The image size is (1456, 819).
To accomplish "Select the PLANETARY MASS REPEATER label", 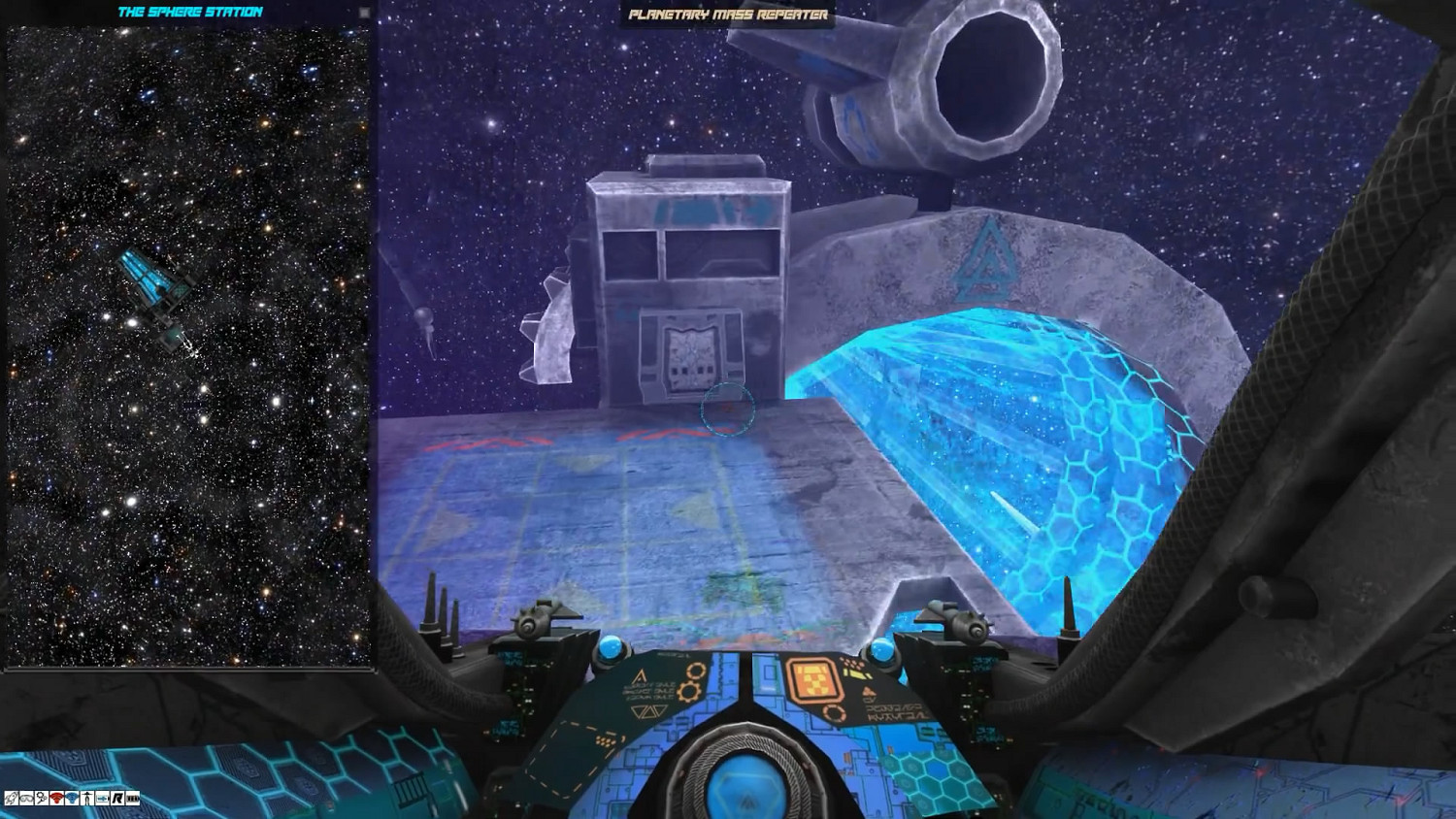I will pyautogui.click(x=730, y=15).
